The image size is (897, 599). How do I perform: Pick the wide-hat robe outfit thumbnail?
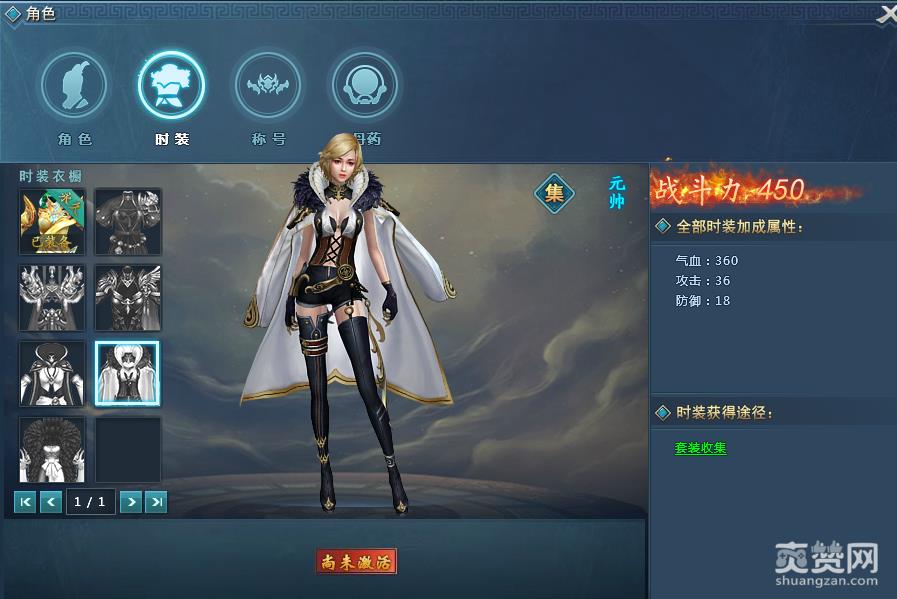53,372
